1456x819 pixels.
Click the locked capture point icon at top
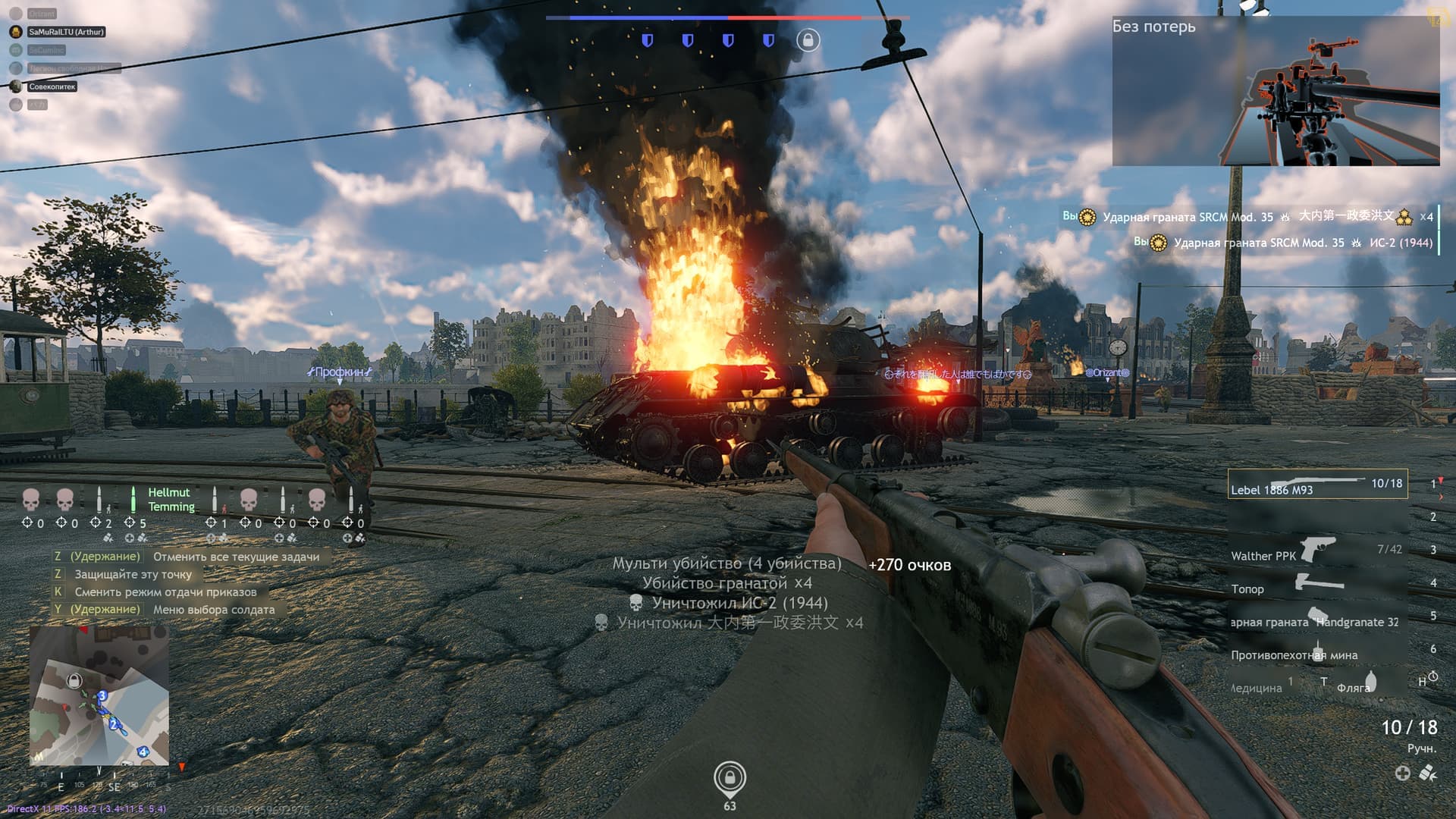click(x=808, y=40)
